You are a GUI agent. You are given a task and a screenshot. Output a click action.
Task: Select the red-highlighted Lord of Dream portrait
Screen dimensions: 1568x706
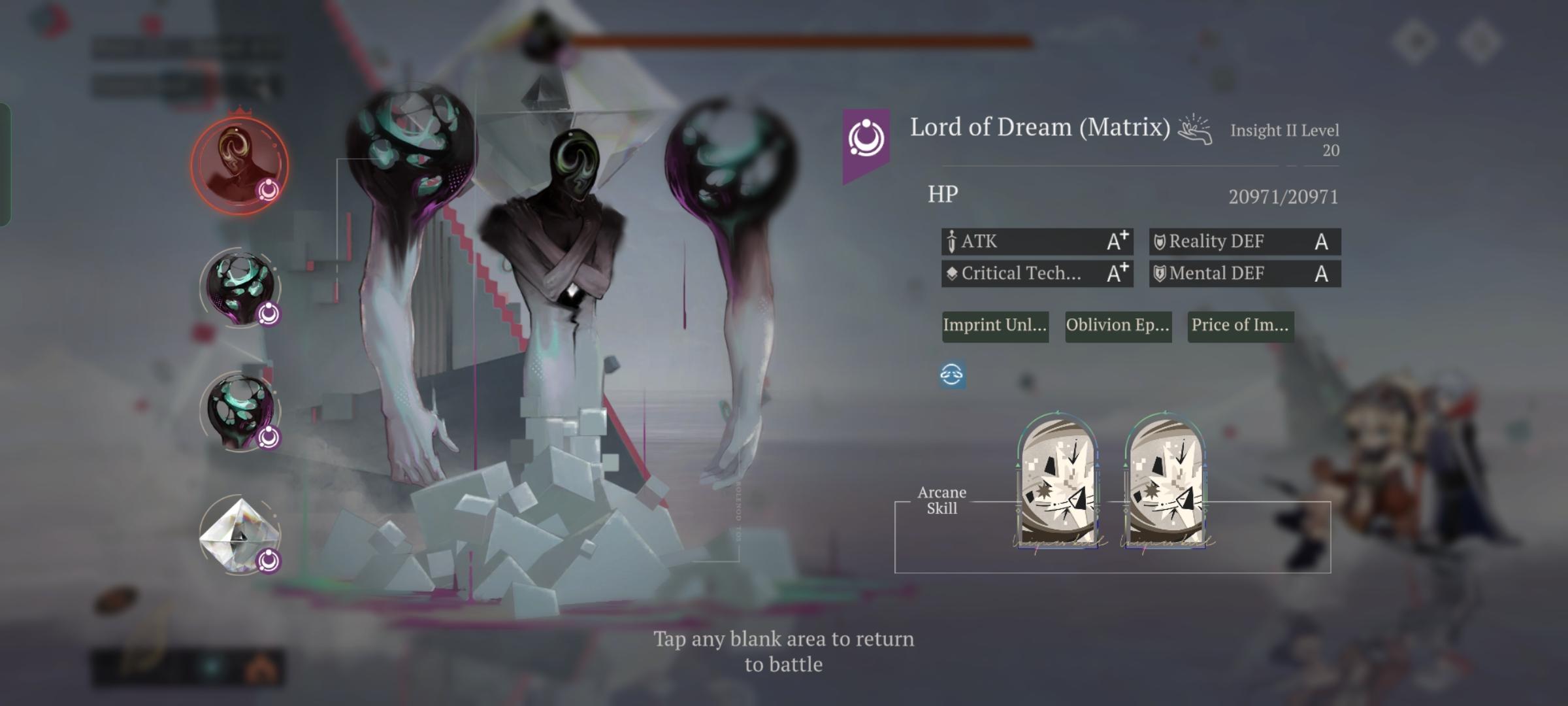[239, 165]
